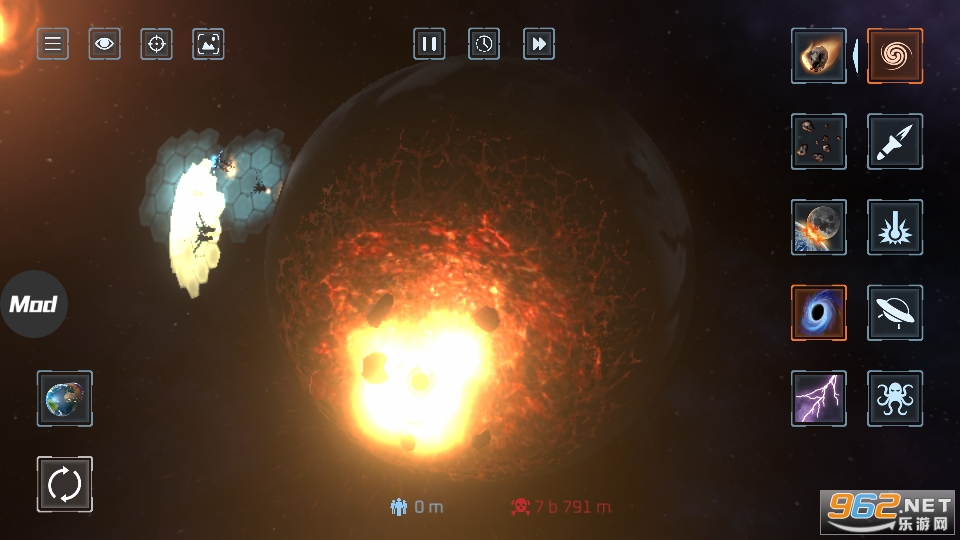960x540 pixels.
Task: Reset the planet with the refresh button
Action: (65, 485)
